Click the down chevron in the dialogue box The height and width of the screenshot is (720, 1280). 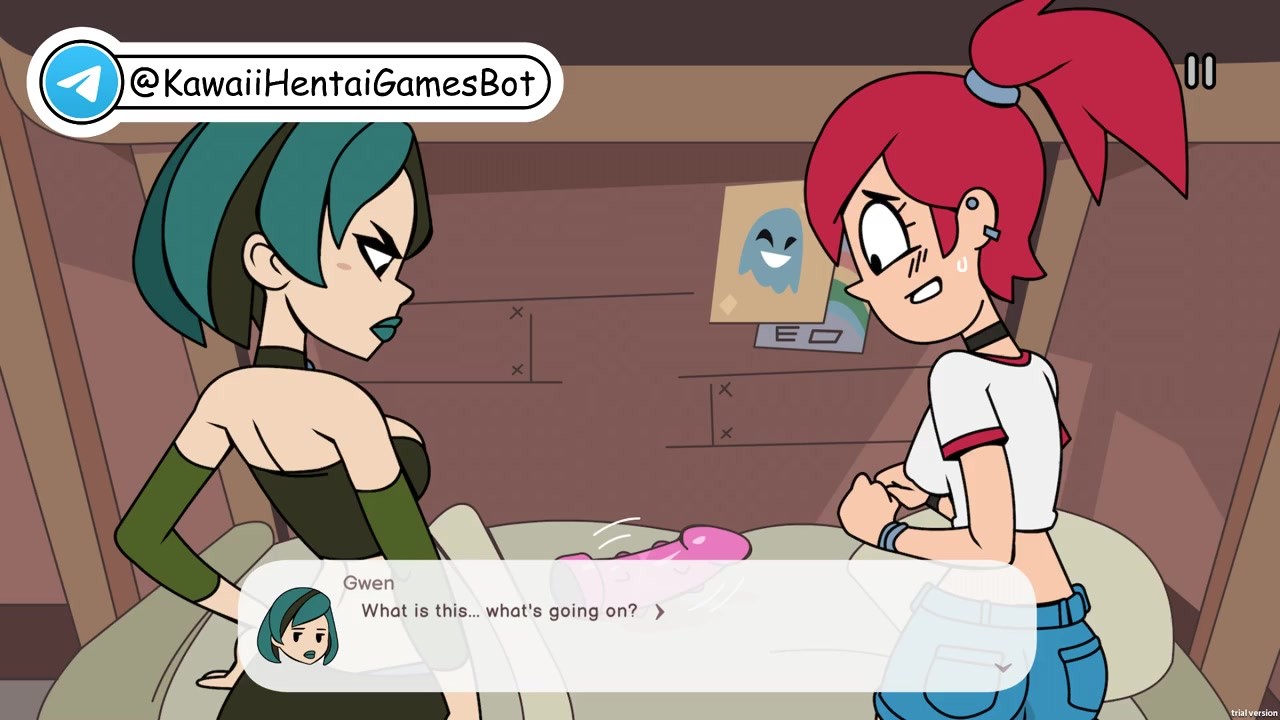pos(1004,667)
